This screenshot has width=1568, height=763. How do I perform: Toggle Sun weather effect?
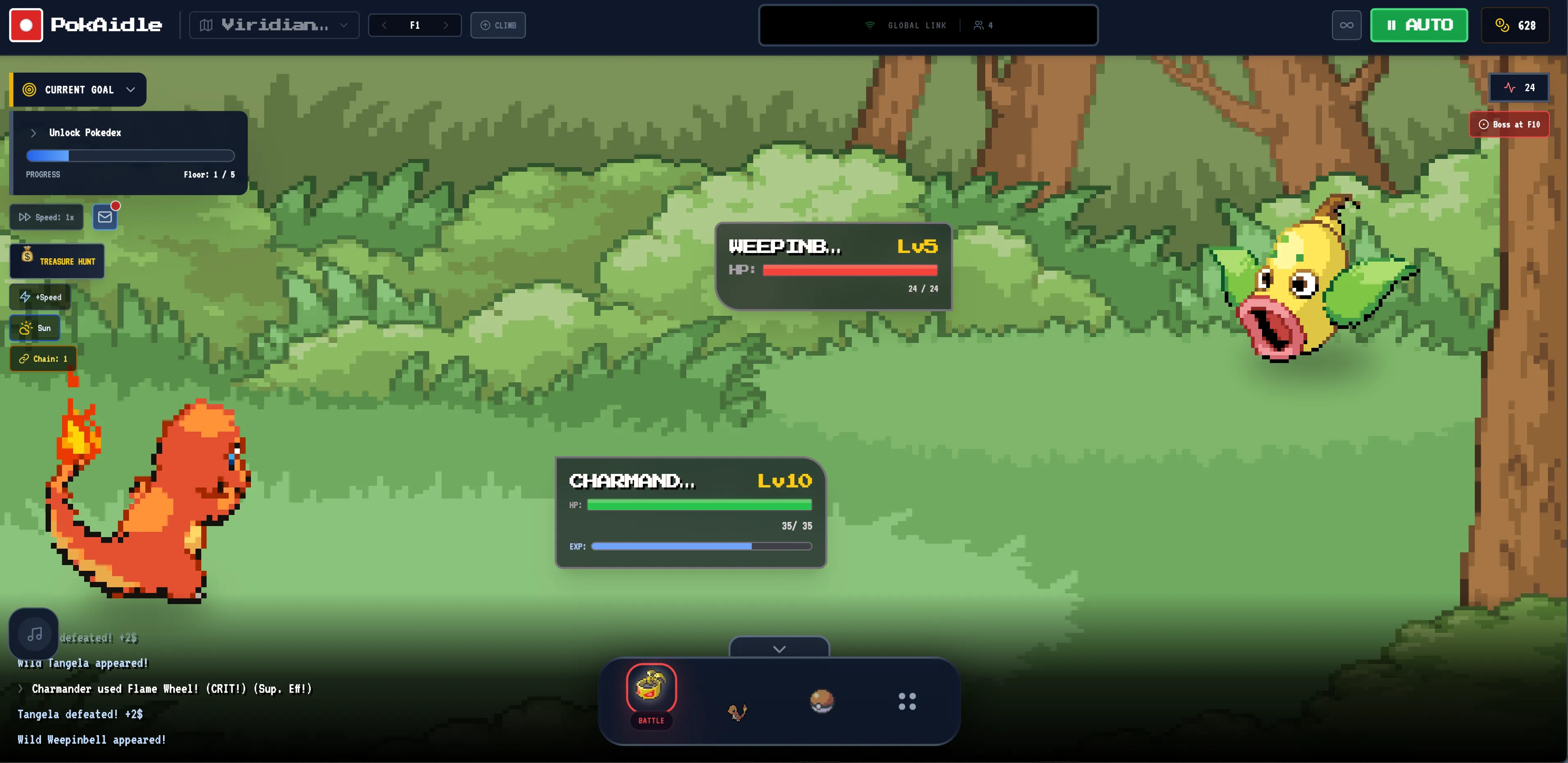point(34,327)
